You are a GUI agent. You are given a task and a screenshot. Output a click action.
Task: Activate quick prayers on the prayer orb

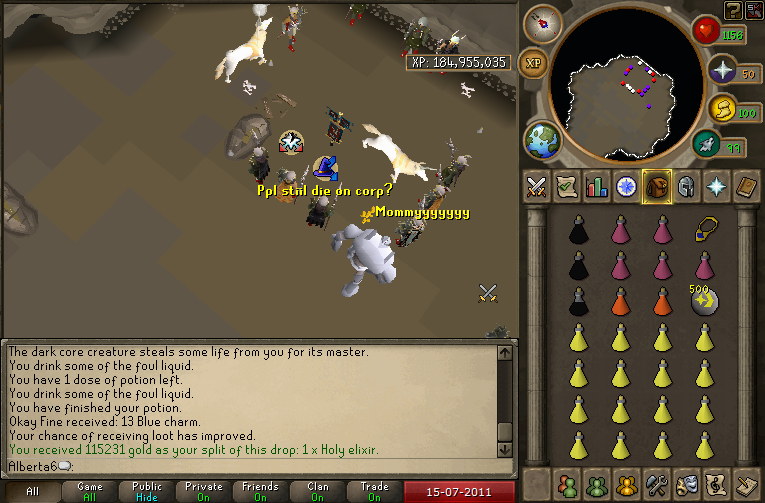tap(723, 70)
